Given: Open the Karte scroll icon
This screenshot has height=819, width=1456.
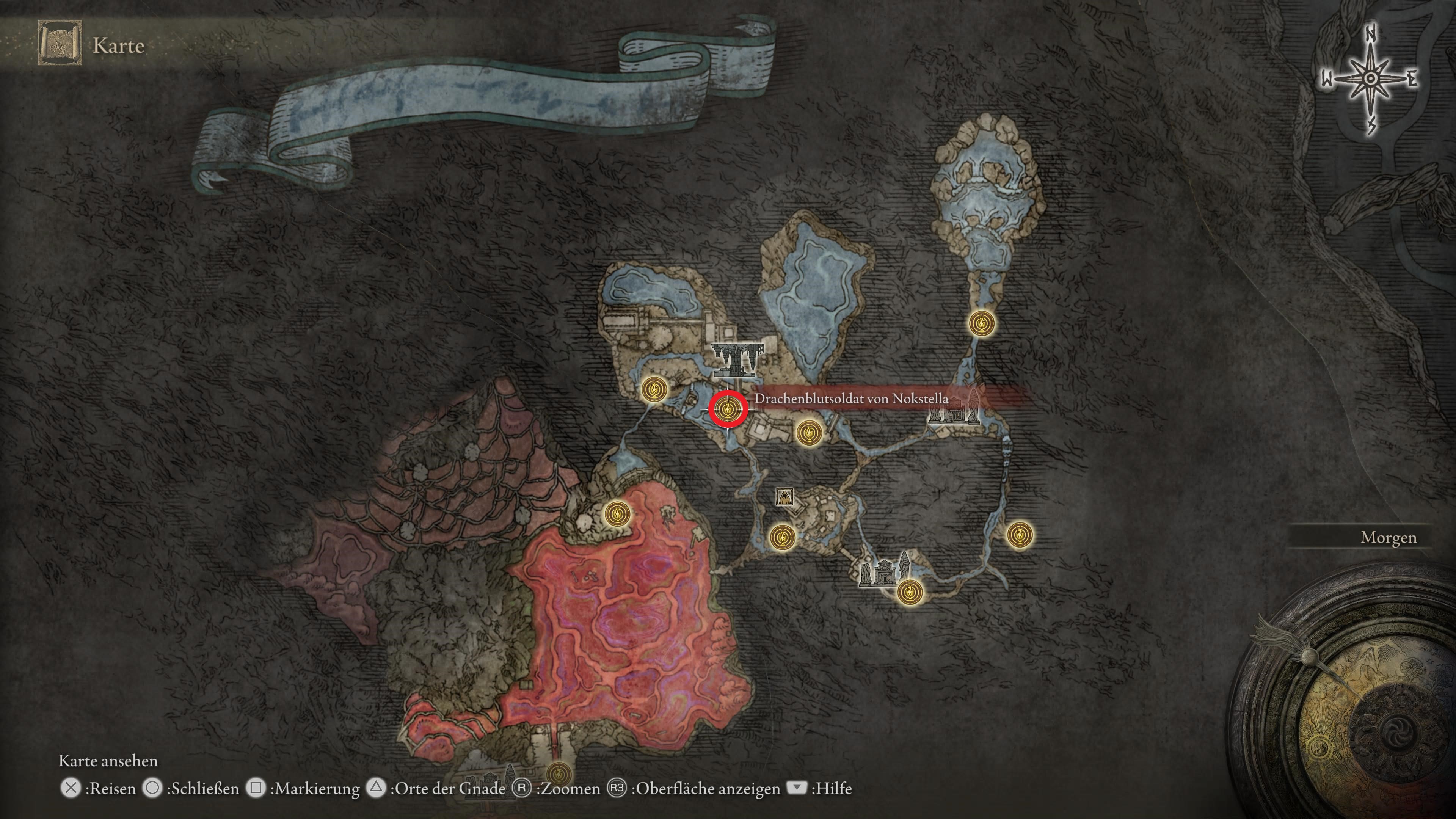Looking at the screenshot, I should coord(60,43).
